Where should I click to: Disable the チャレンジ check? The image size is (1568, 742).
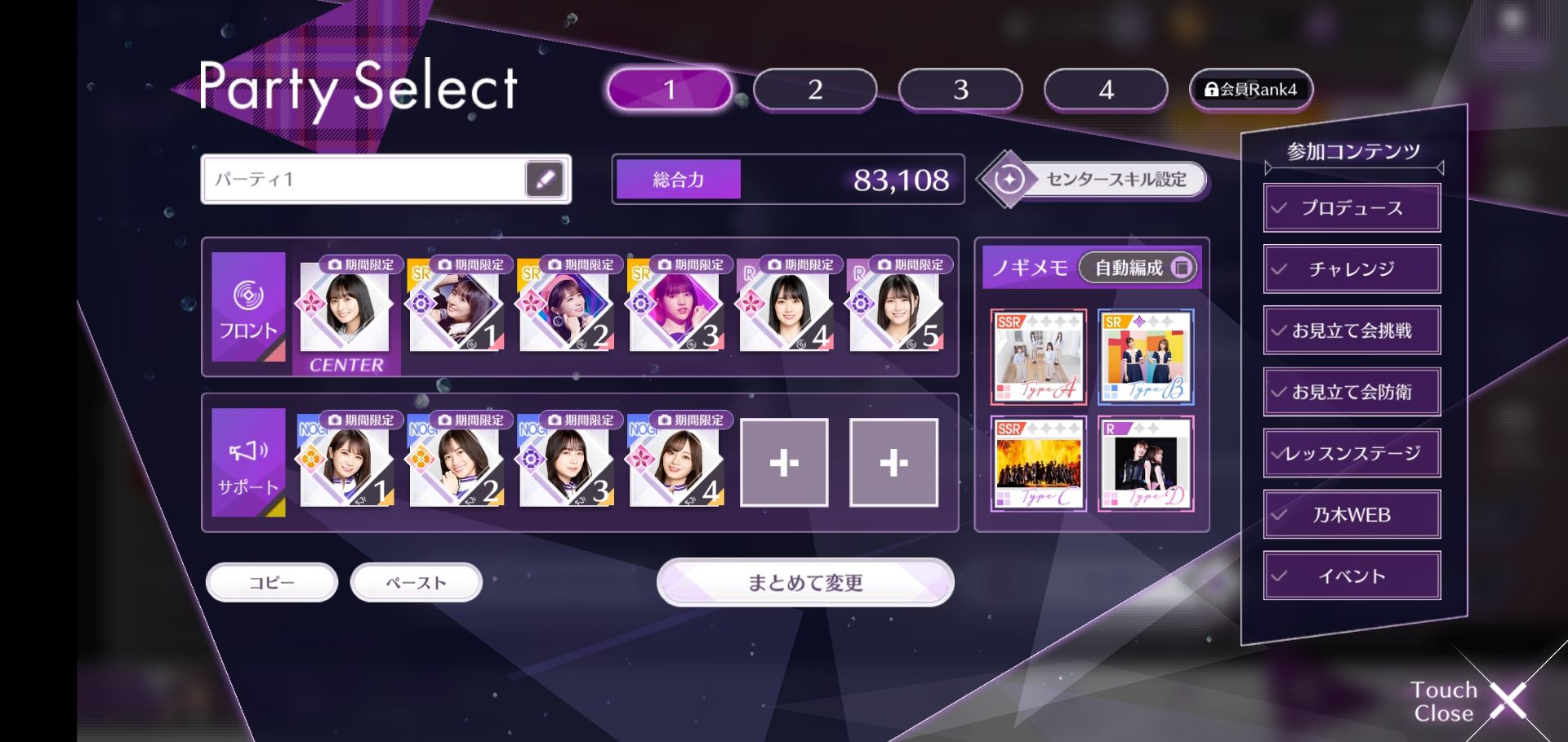[1277, 269]
